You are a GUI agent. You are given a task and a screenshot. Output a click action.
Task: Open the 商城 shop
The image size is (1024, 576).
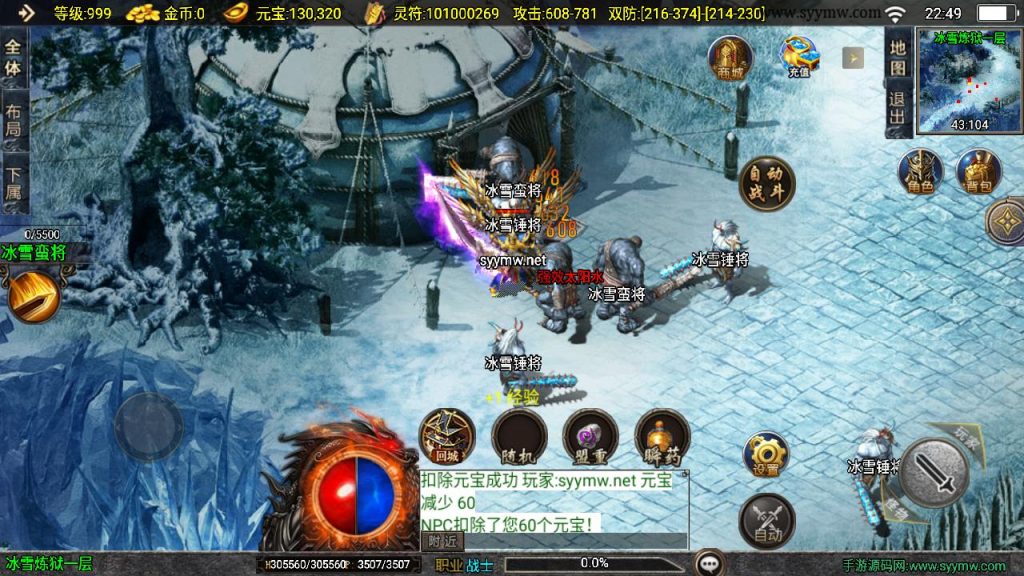730,57
